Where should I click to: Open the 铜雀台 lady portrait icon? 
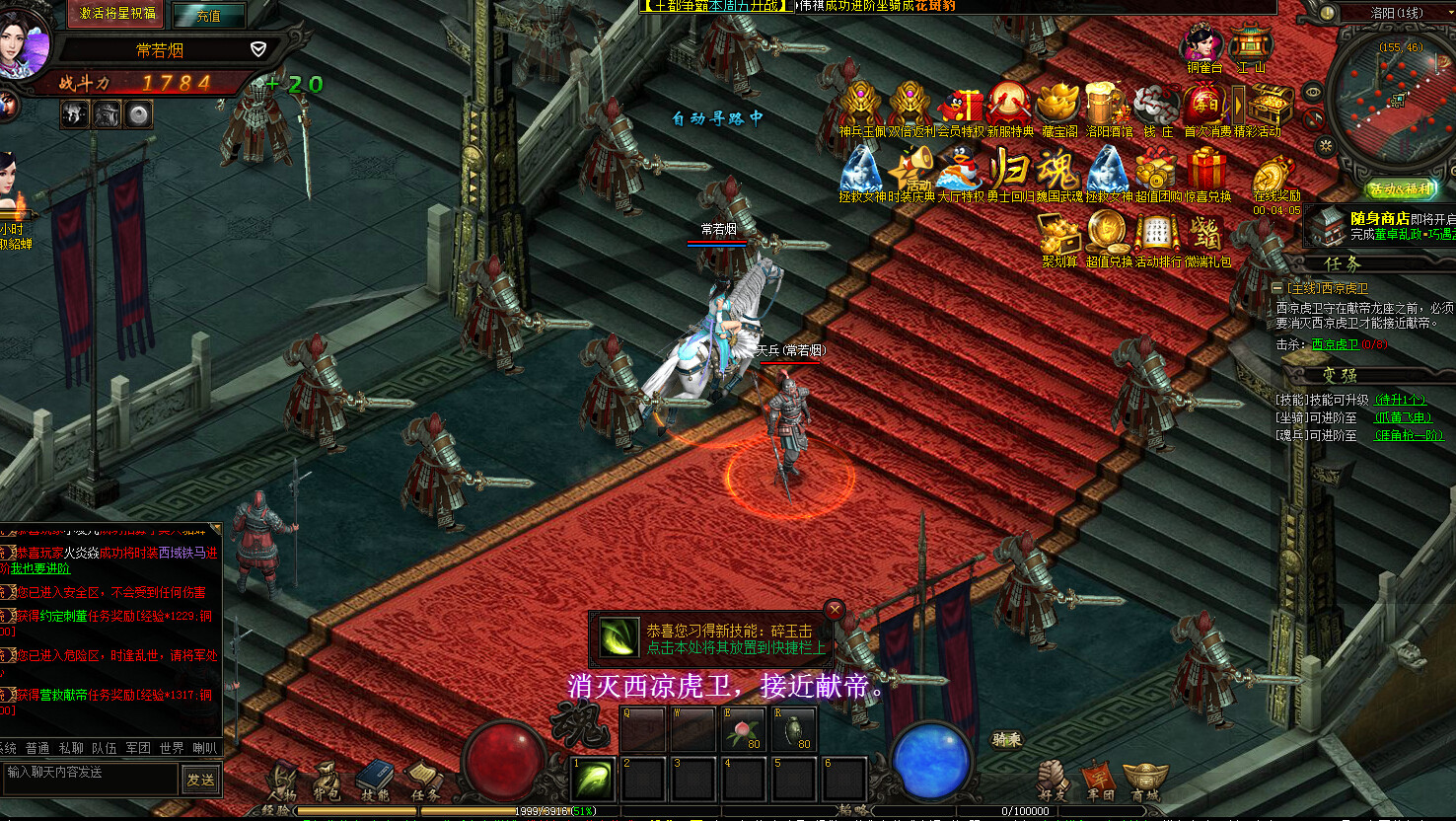pyautogui.click(x=1202, y=44)
